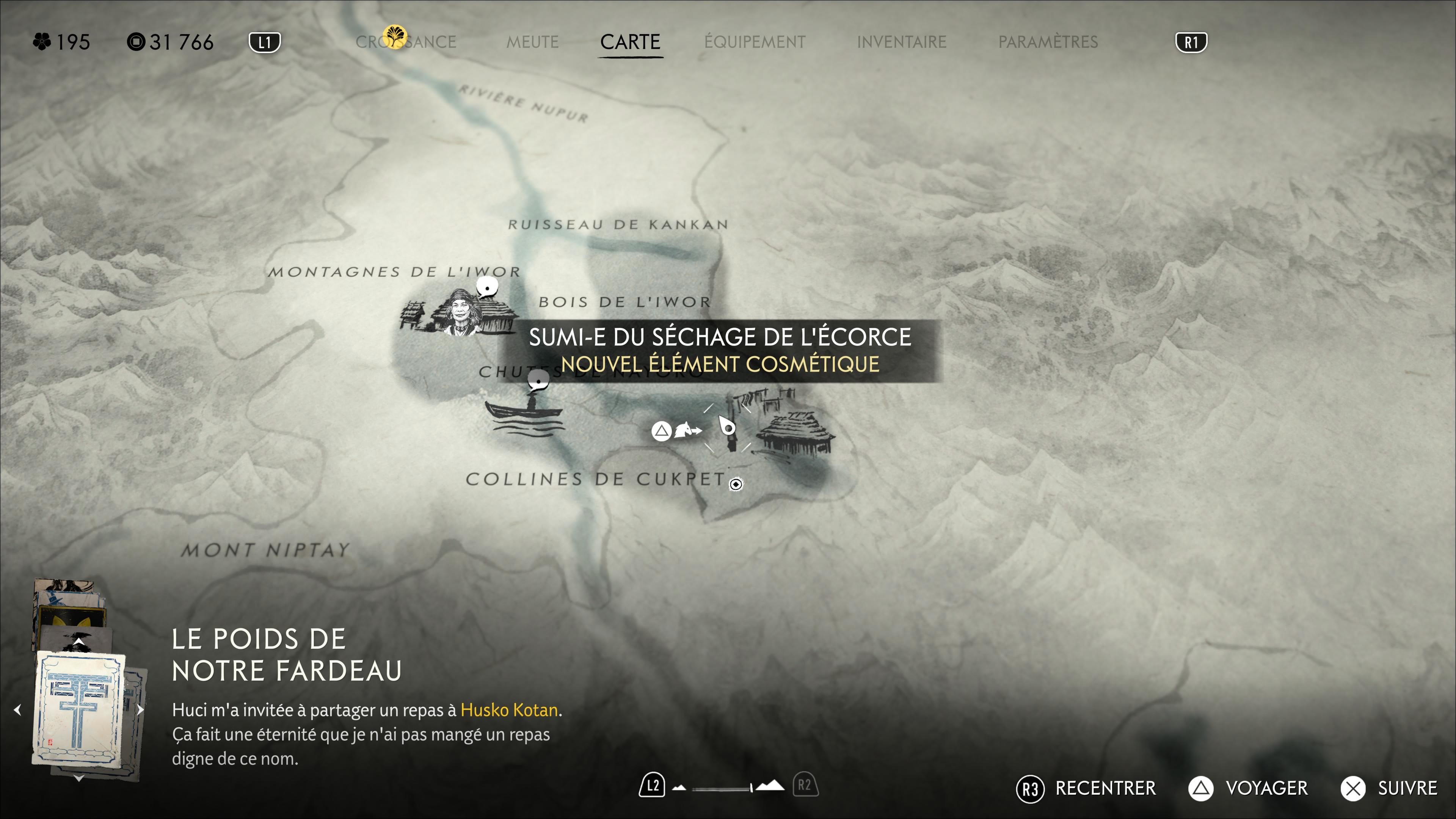Click the small circular marker near Collines de Cukpet
1456x819 pixels.
point(736,485)
